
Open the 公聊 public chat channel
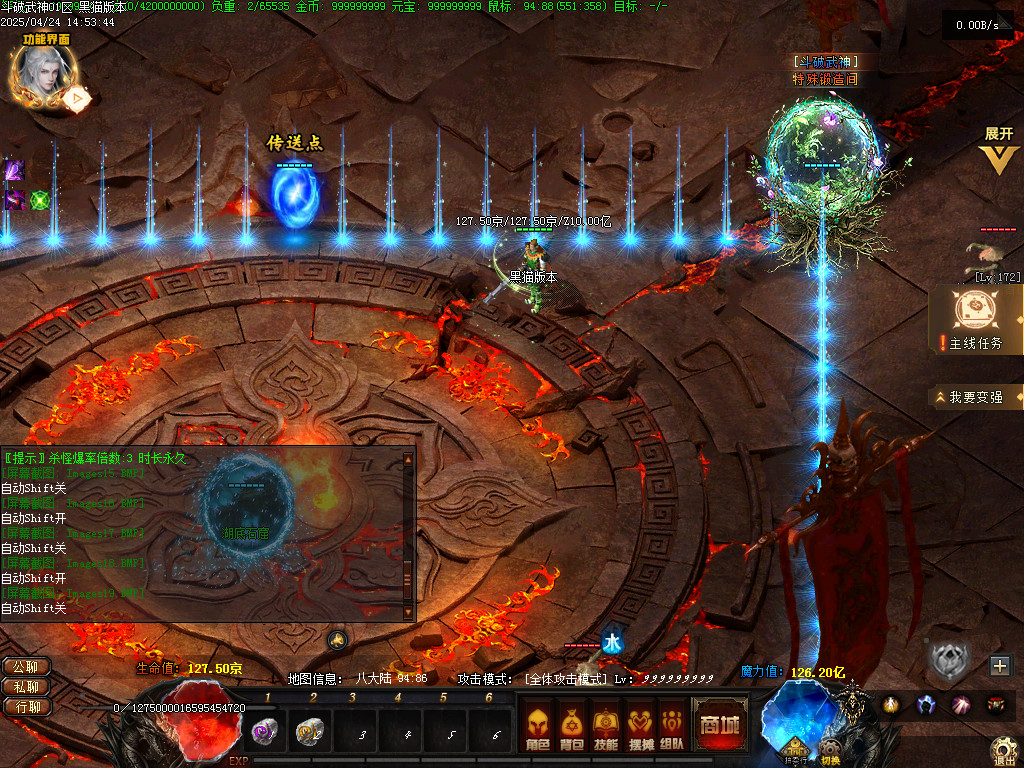pyautogui.click(x=26, y=666)
